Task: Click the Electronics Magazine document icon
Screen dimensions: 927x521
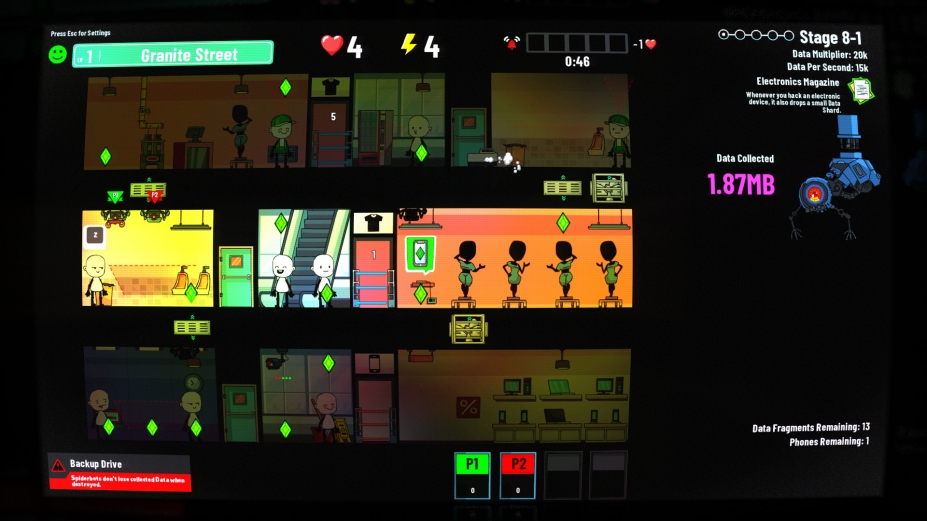Action: coord(860,89)
